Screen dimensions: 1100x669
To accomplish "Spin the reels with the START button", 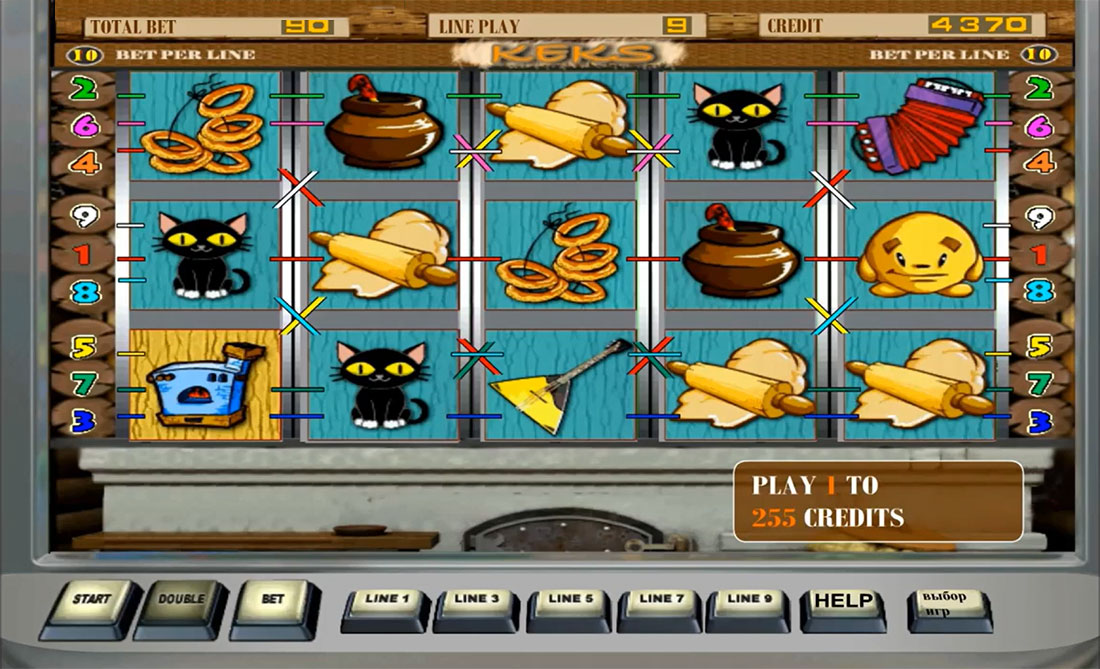I will pyautogui.click(x=90, y=602).
